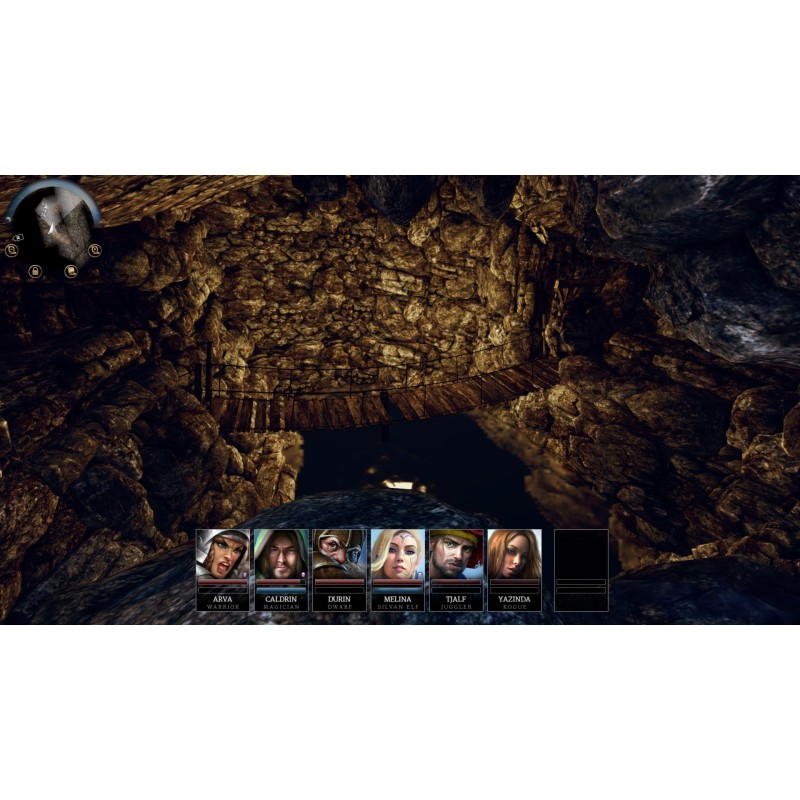Zoom the minimap using the left magnifier button
The height and width of the screenshot is (800, 800).
(11, 250)
